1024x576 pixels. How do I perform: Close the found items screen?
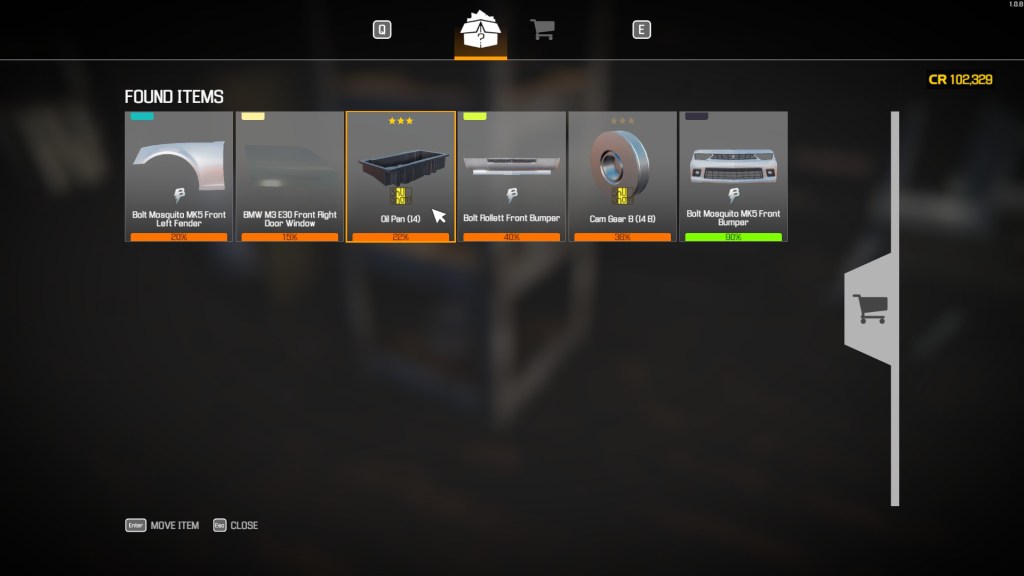pyautogui.click(x=236, y=525)
